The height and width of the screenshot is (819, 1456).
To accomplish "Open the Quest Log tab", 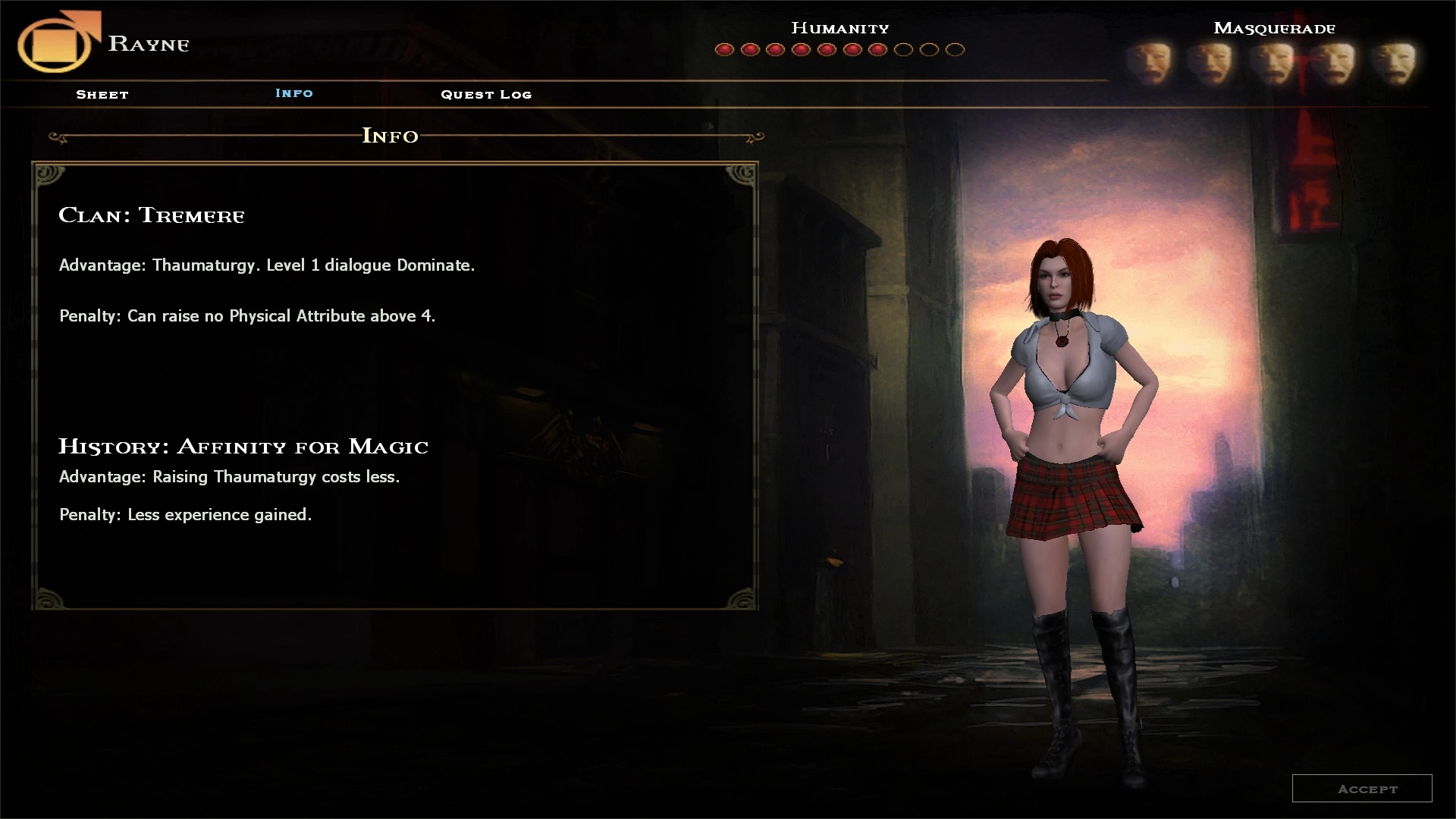I will click(x=486, y=95).
